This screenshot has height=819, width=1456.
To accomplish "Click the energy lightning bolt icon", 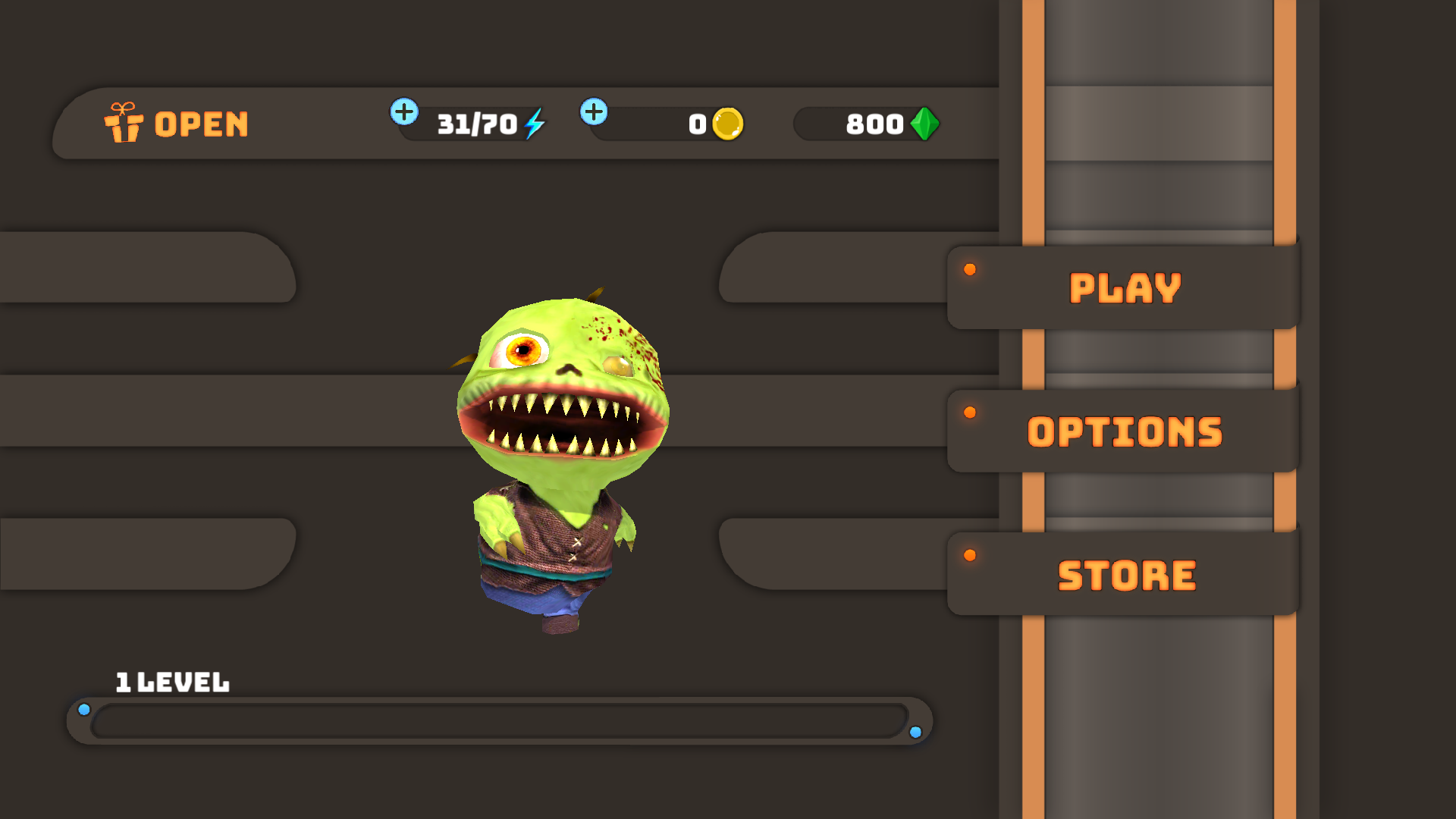I will (x=535, y=124).
